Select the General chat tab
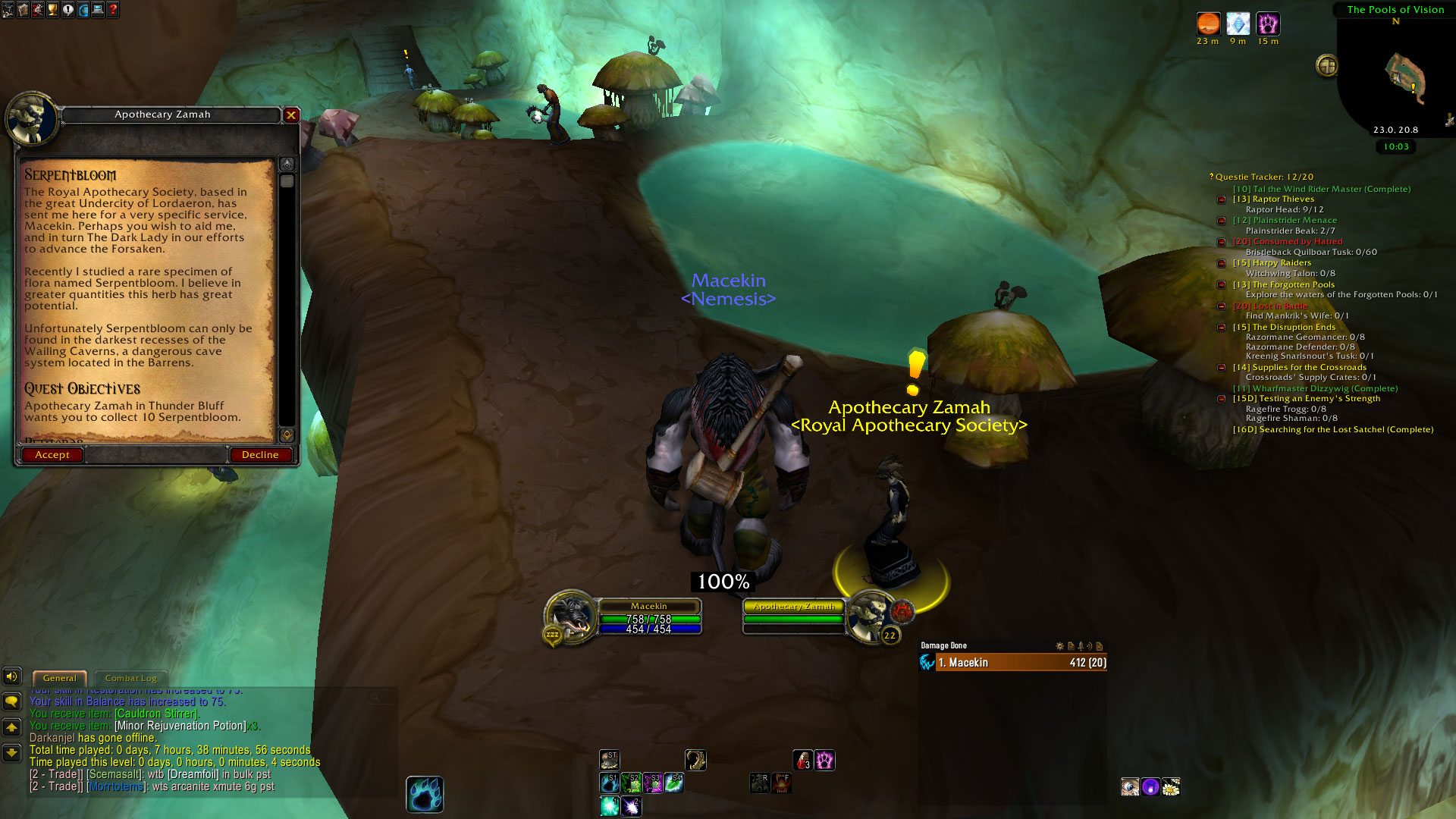 coord(59,678)
